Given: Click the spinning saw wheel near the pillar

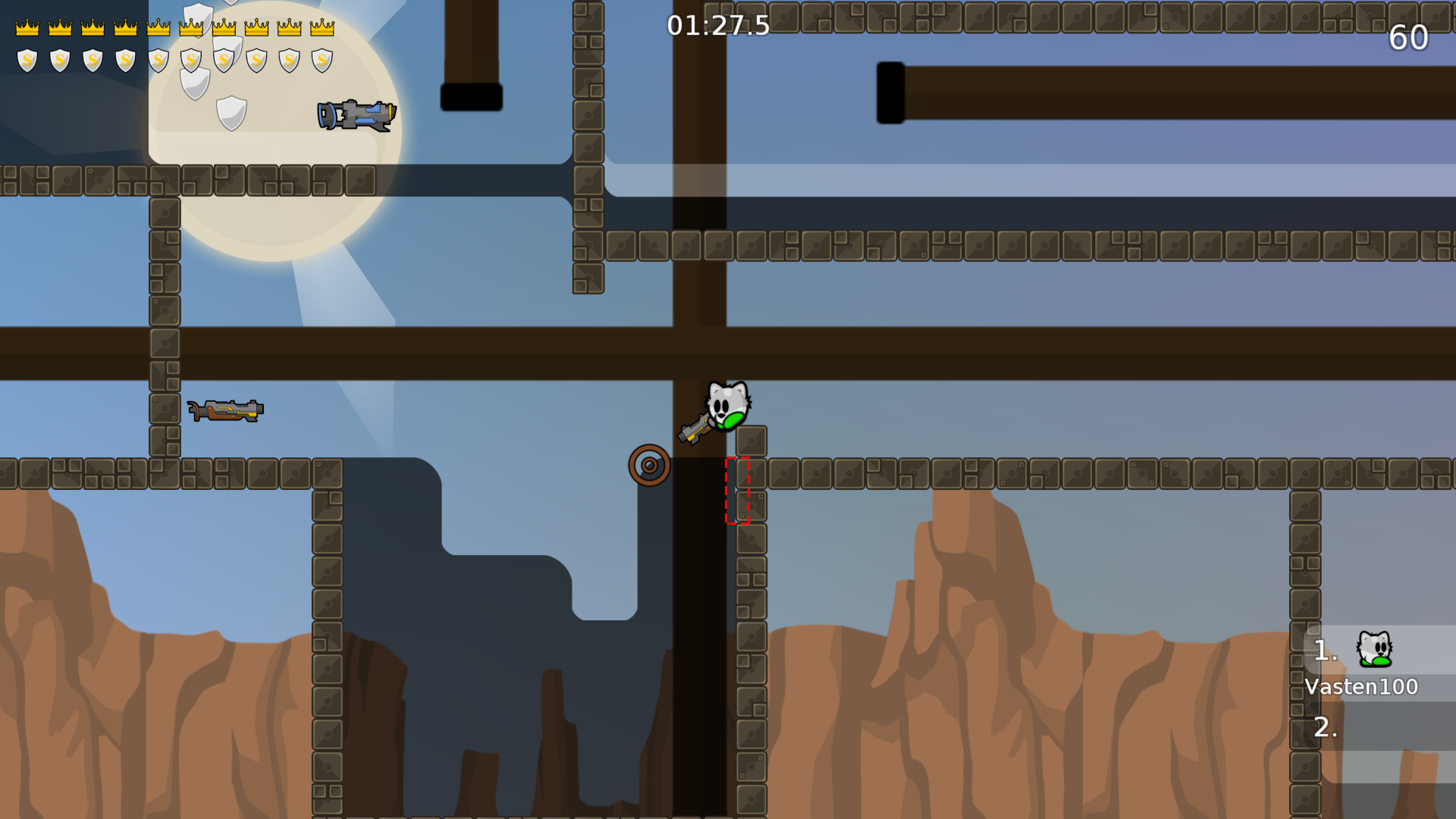Looking at the screenshot, I should [649, 464].
